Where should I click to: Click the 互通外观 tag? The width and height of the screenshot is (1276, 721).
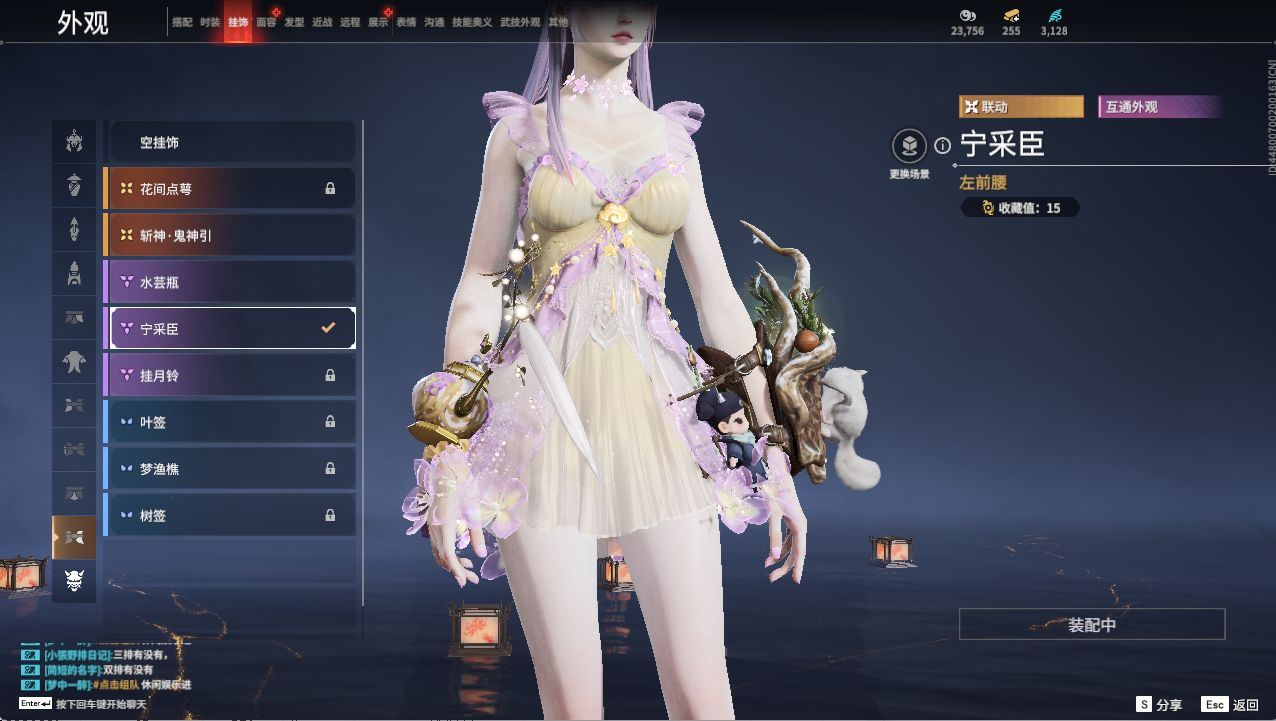(1158, 107)
